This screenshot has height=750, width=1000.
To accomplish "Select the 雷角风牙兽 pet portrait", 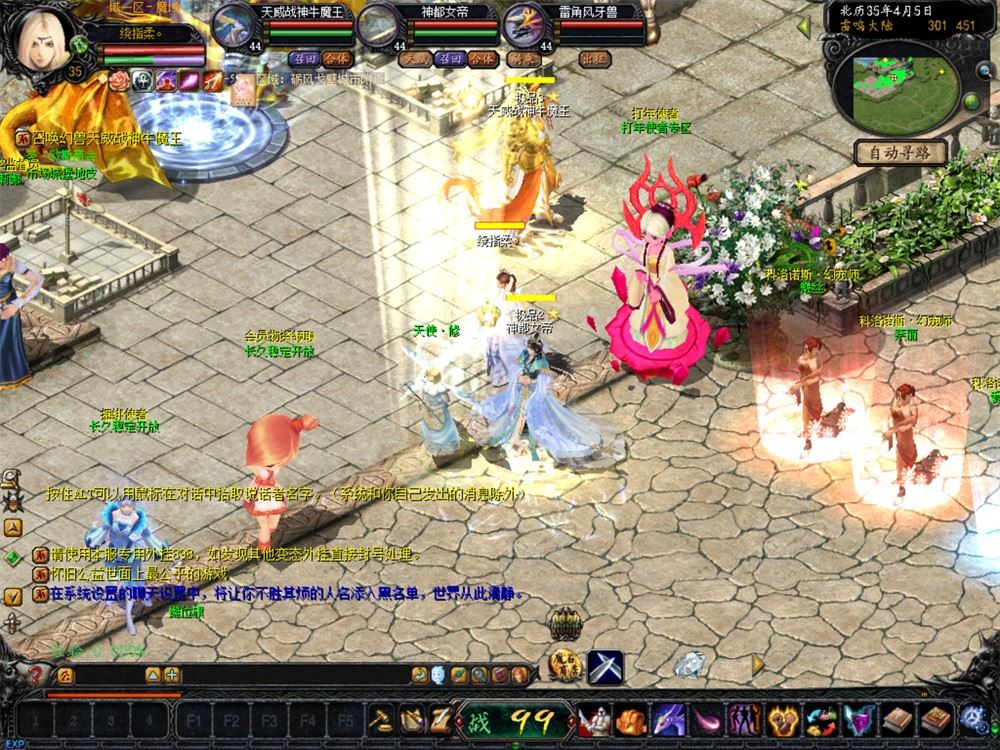I will (x=523, y=24).
